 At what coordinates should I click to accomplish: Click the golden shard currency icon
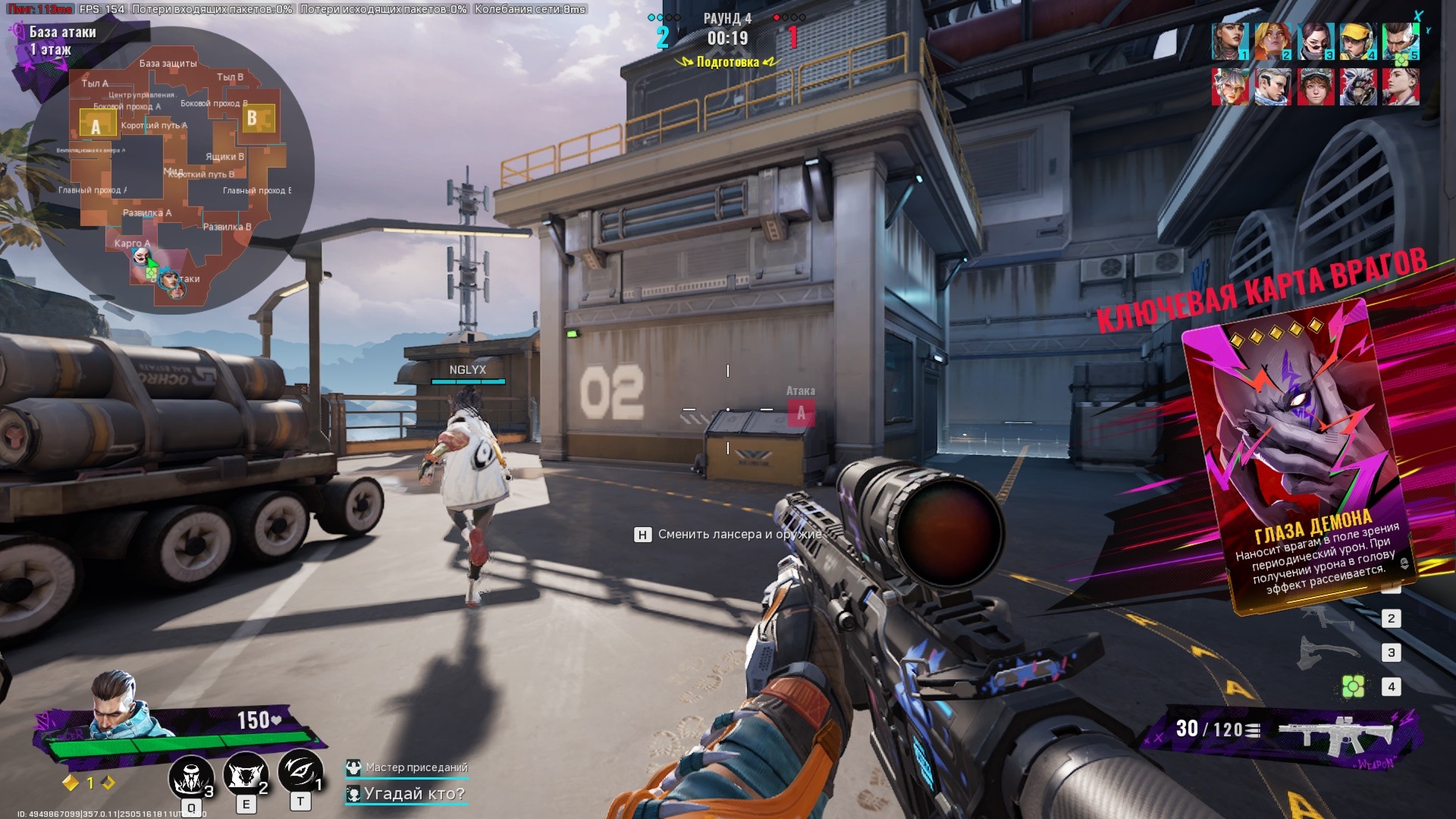[71, 783]
